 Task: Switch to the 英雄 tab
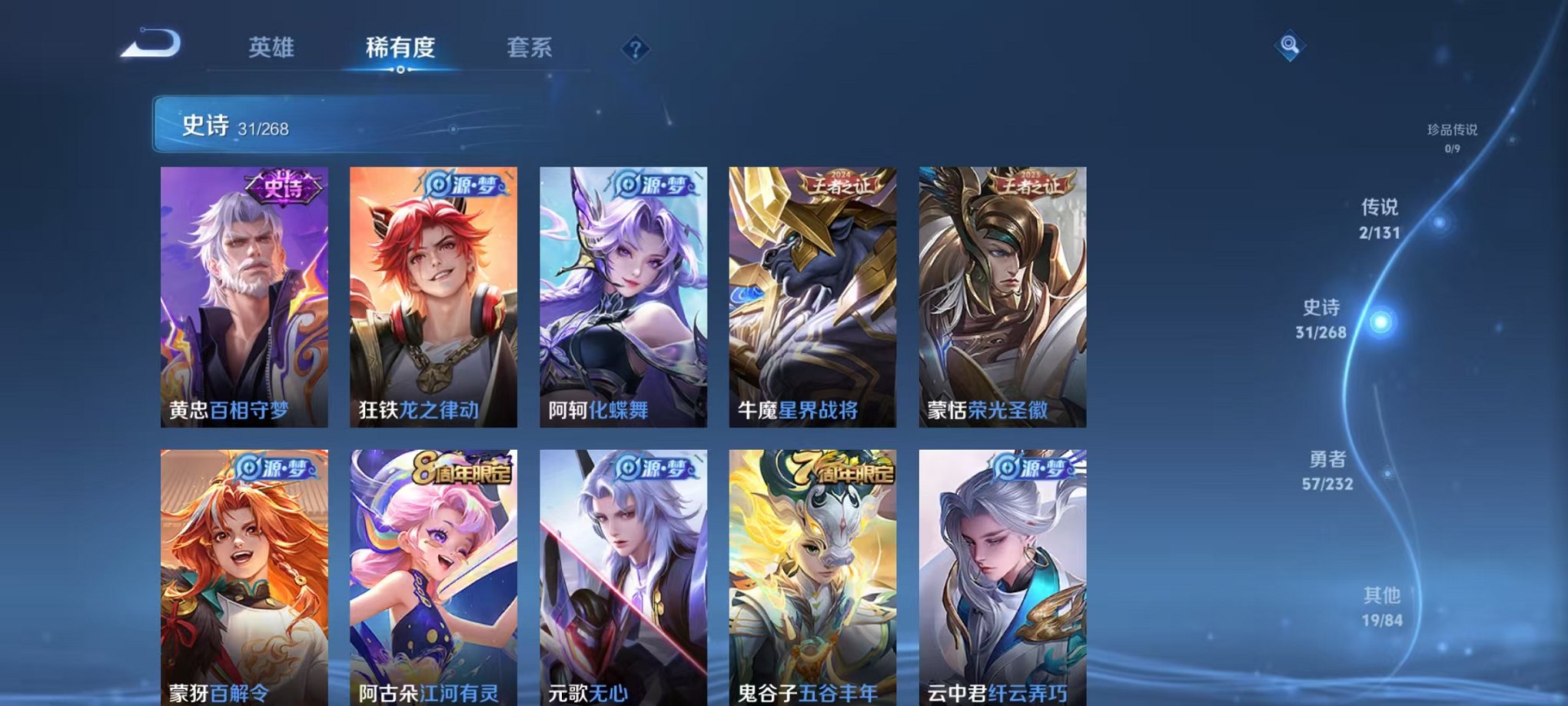273,48
